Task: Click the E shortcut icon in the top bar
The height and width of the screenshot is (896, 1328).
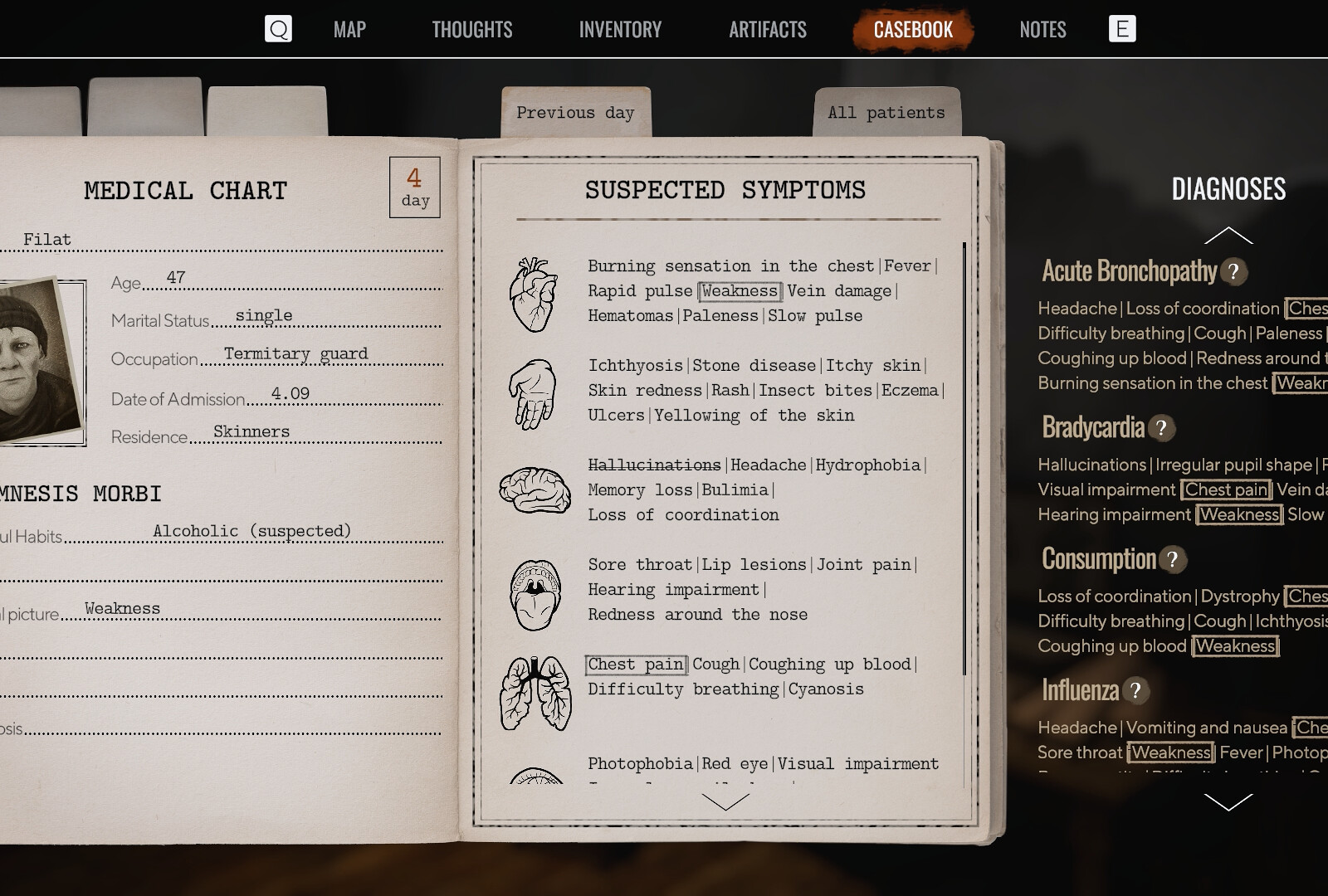Action: (1122, 28)
